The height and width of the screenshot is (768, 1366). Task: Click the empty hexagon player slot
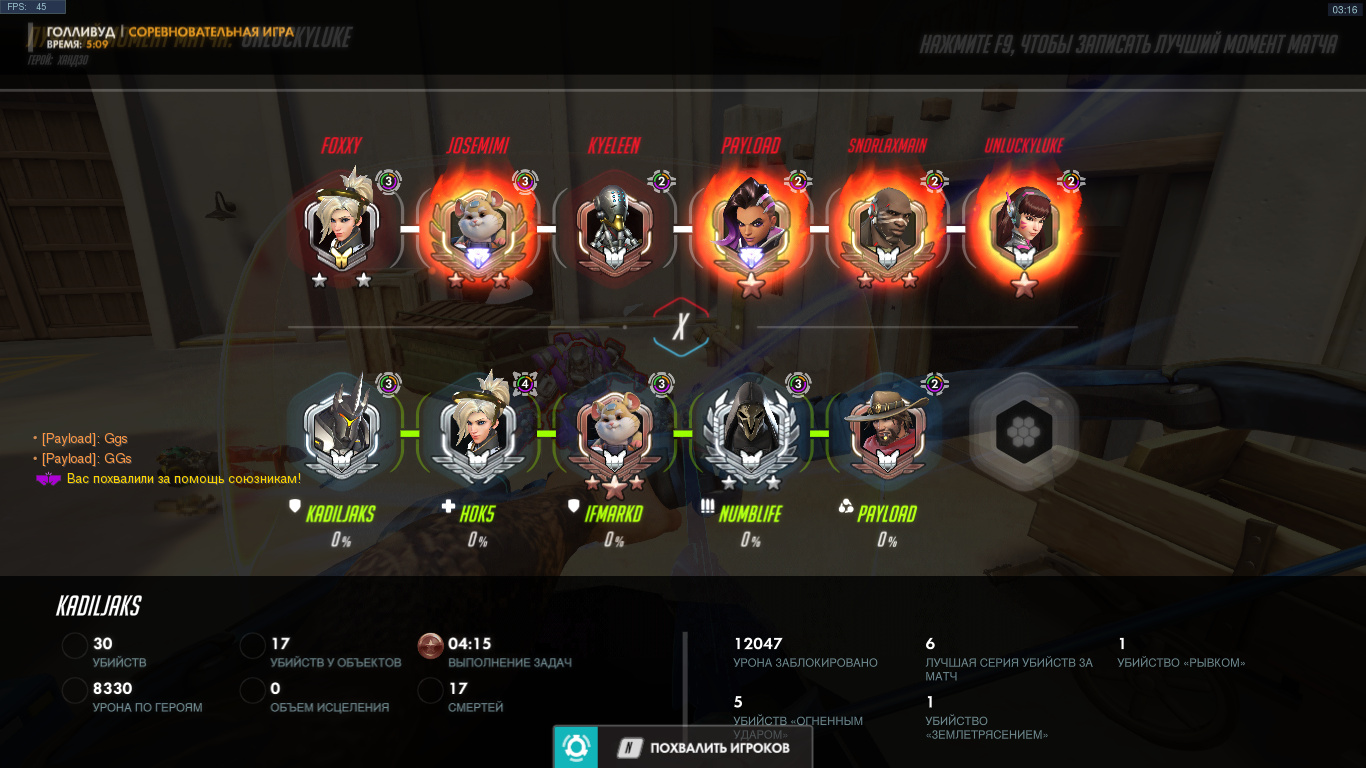1022,432
